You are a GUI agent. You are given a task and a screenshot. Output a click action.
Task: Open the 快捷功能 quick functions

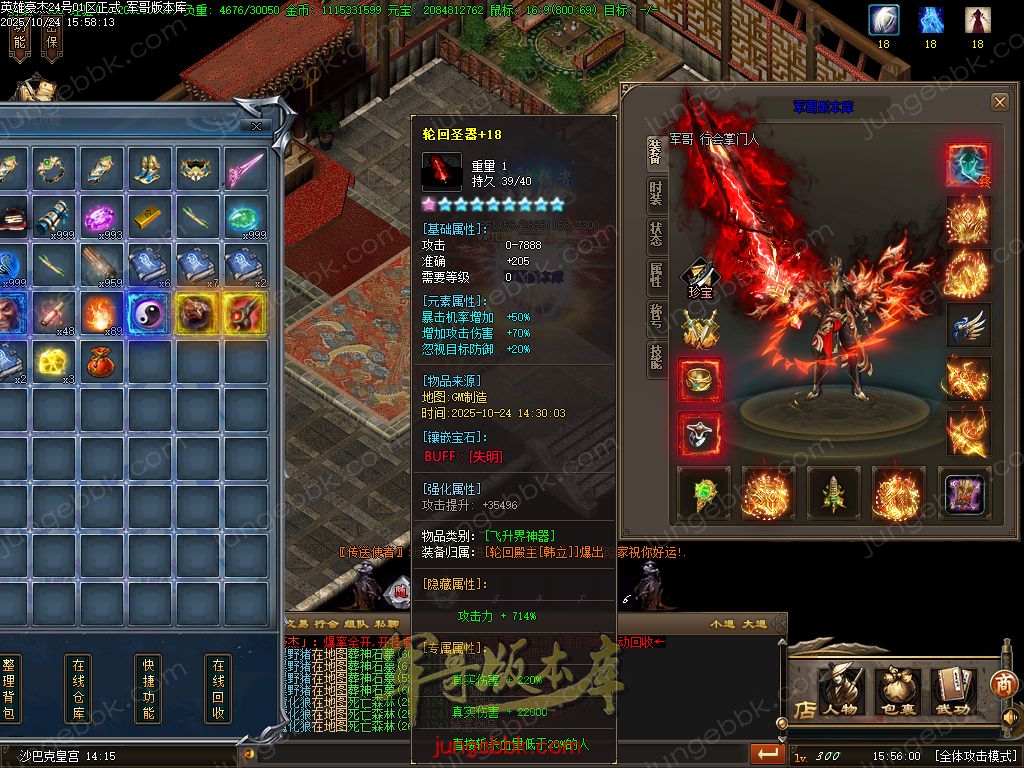coord(148,688)
